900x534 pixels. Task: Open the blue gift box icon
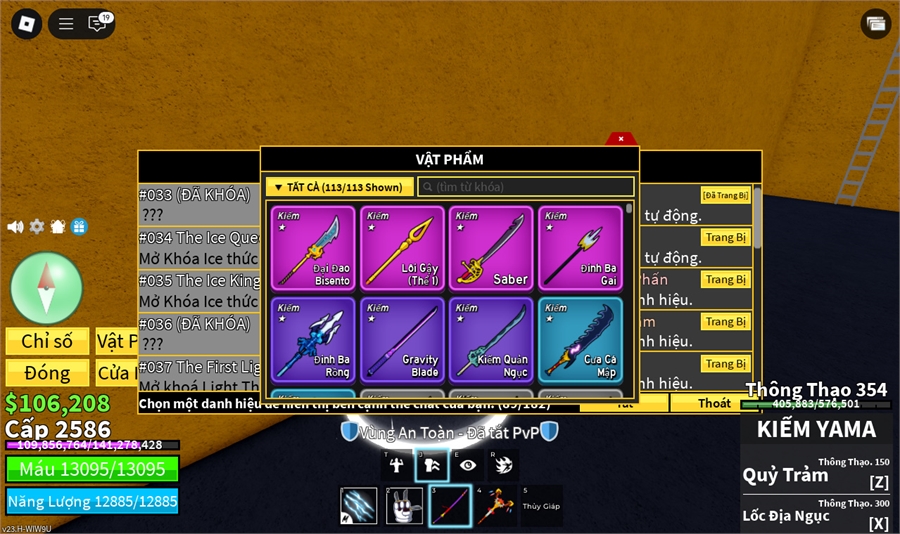point(79,227)
